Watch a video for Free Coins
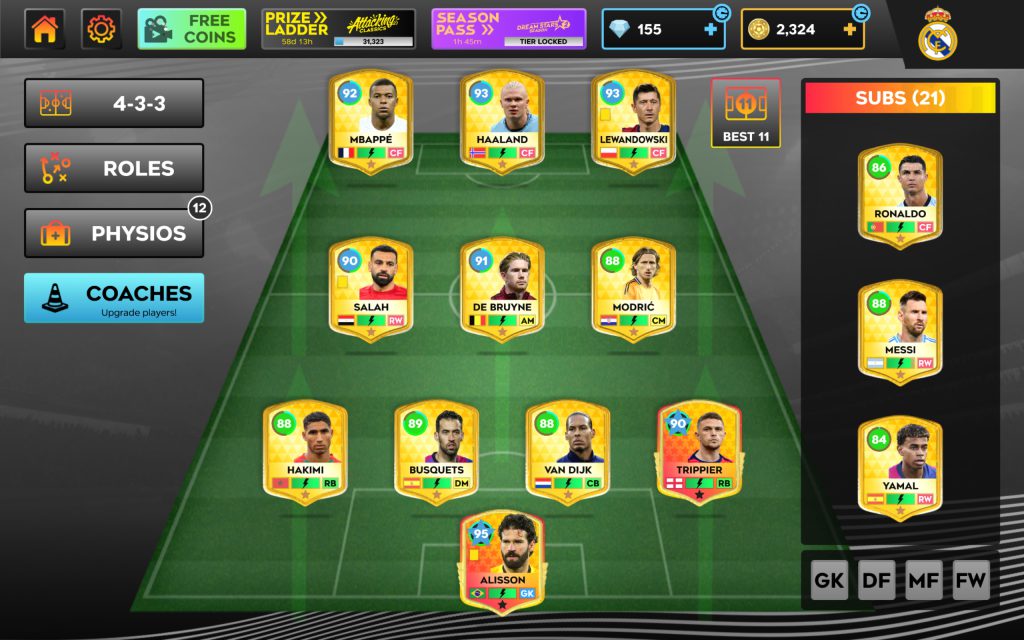1024x640 pixels. (x=192, y=30)
